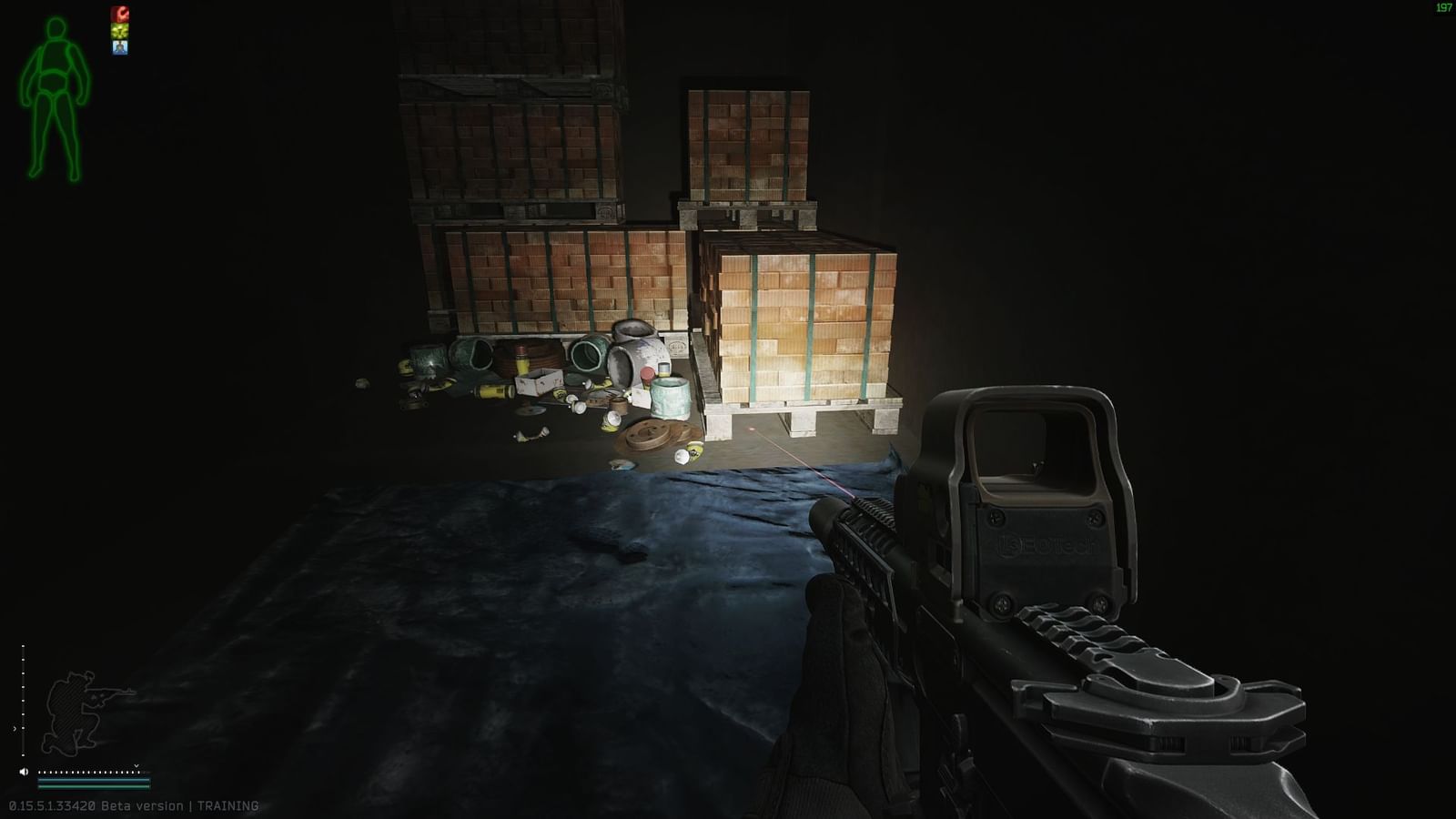The image size is (1456, 819).
Task: Click the head of the health silhouette
Action: coord(55,29)
